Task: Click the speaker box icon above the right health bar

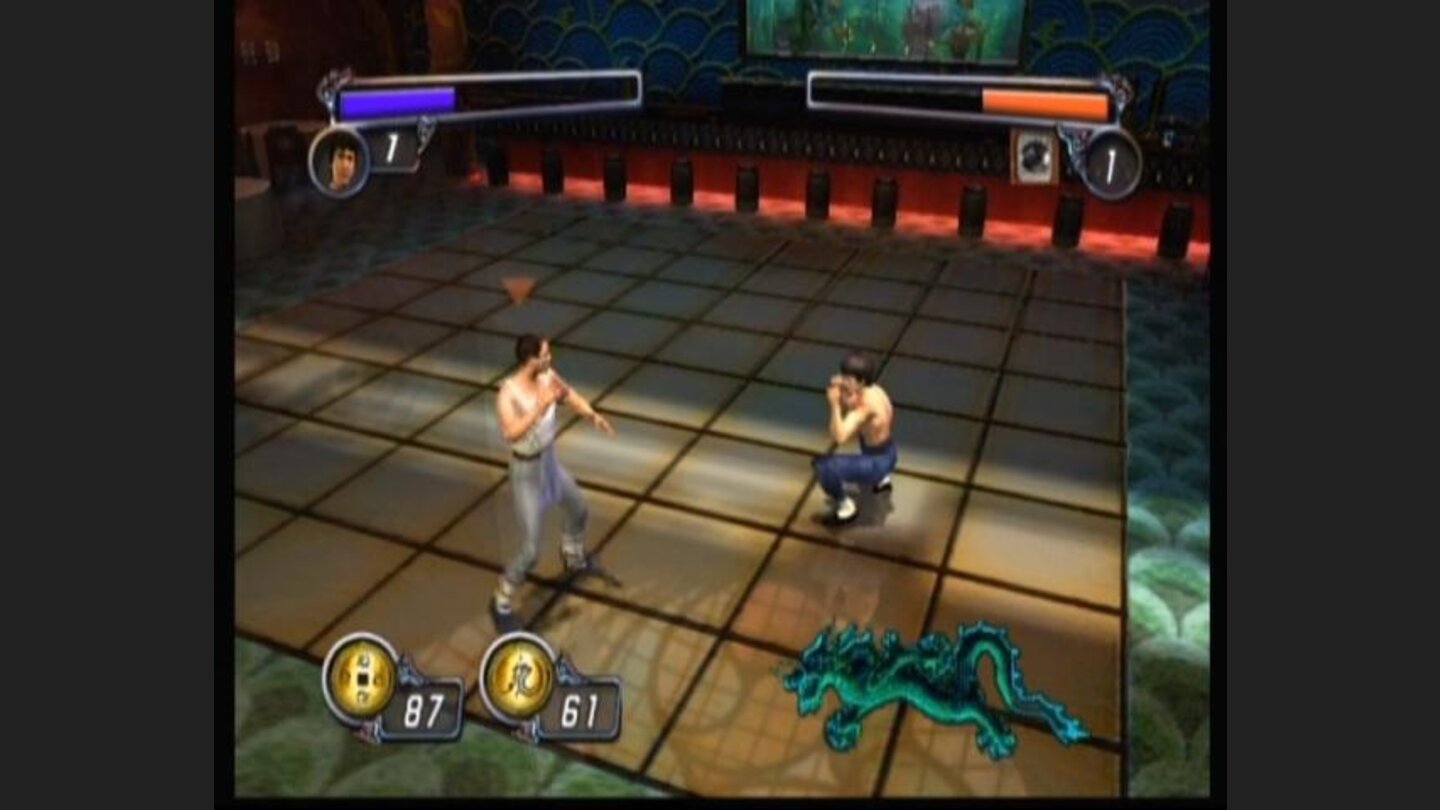Action: [x=1035, y=155]
